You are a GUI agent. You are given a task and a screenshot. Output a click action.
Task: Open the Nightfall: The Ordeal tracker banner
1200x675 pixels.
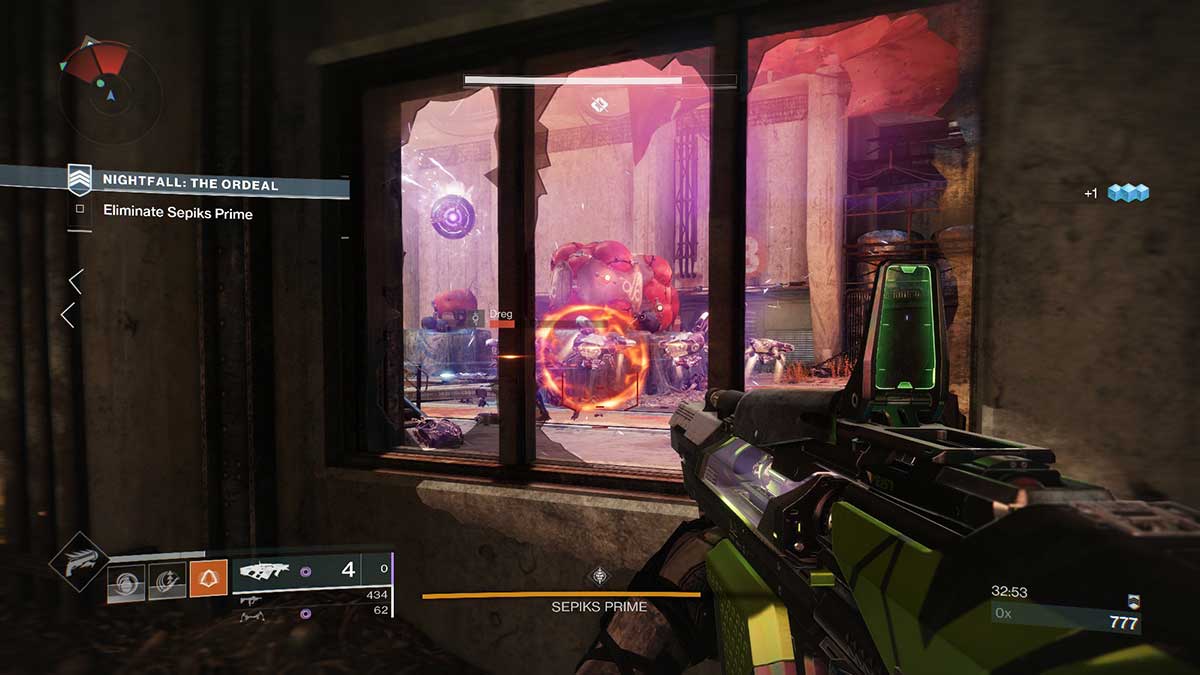pos(189,183)
